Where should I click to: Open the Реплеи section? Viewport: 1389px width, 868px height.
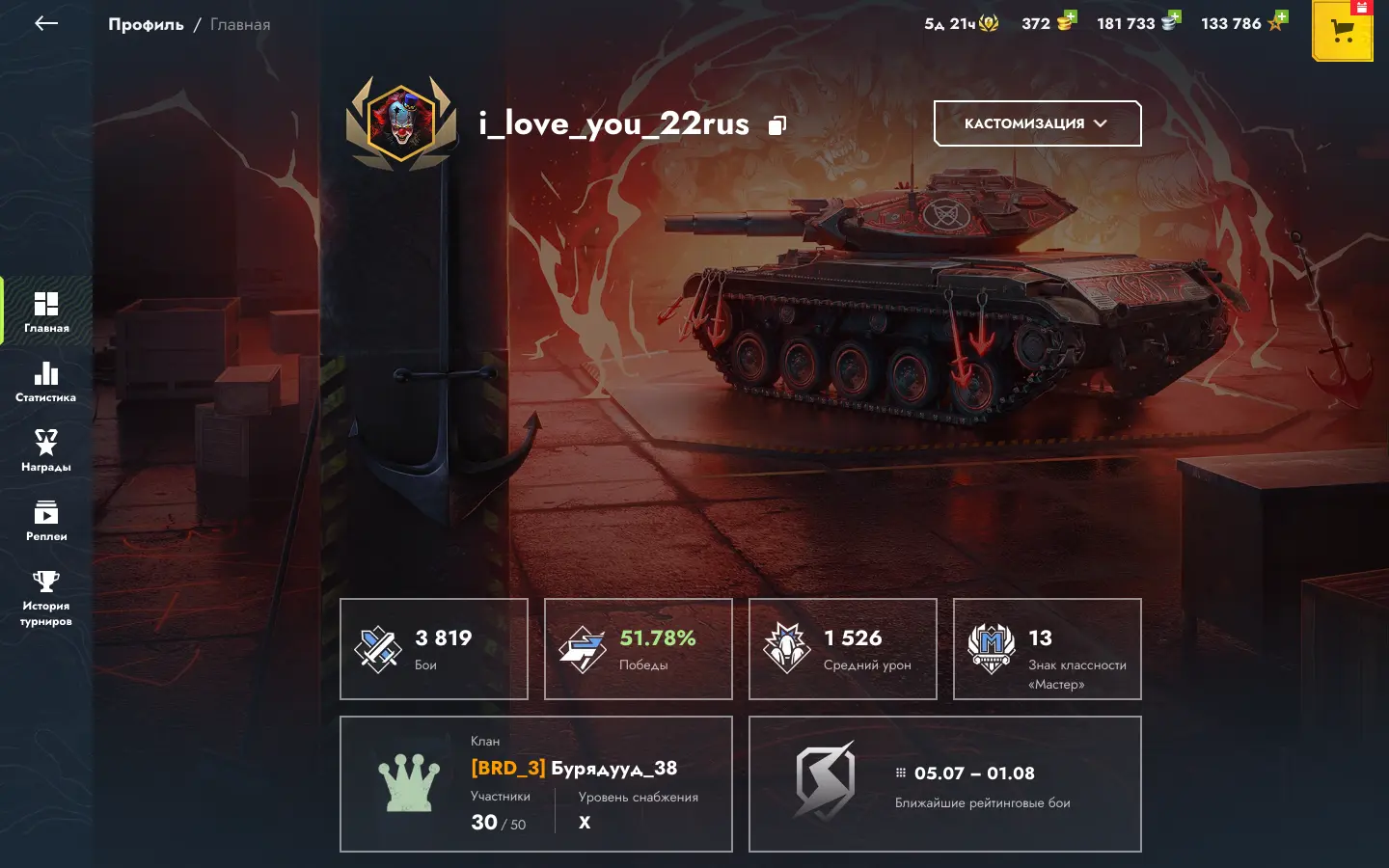tap(46, 521)
